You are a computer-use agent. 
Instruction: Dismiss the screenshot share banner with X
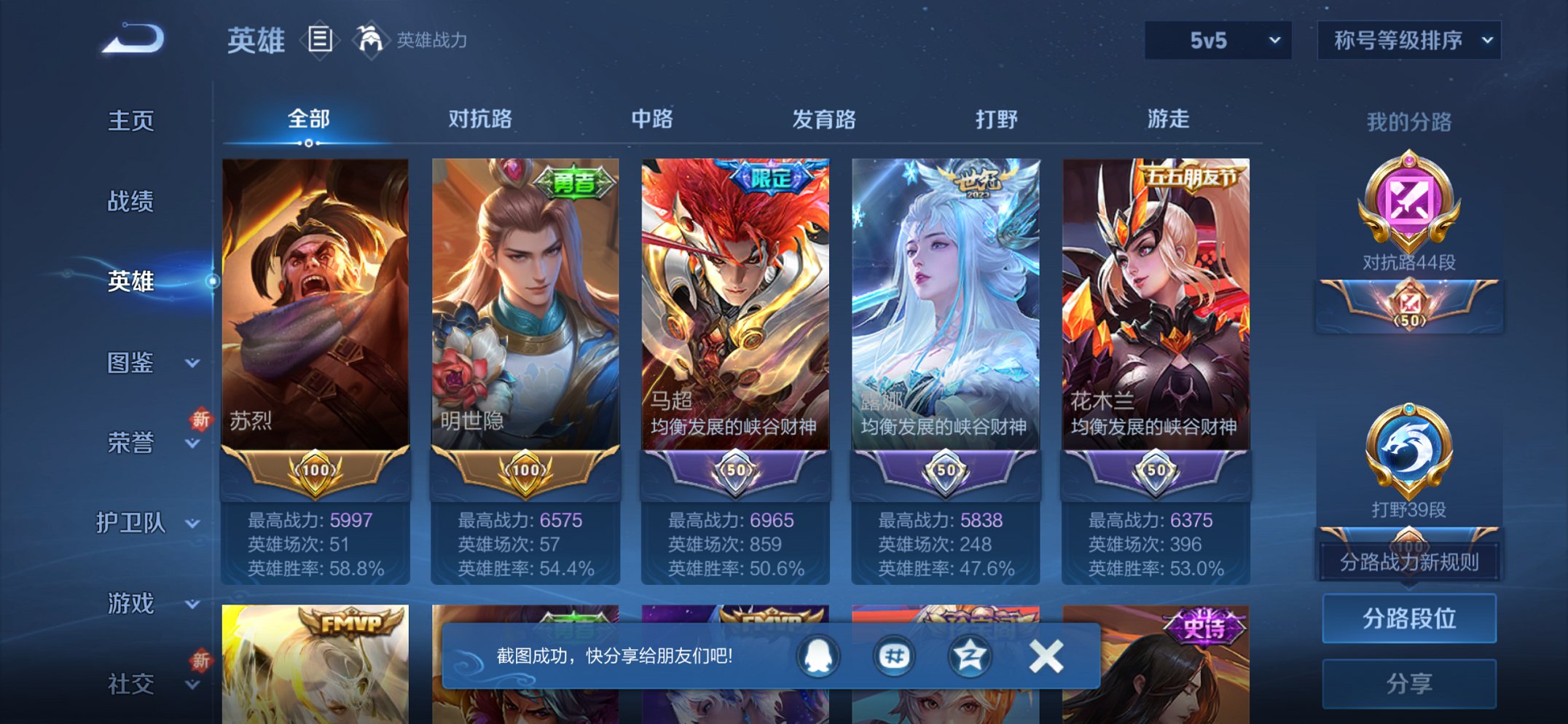click(1047, 655)
